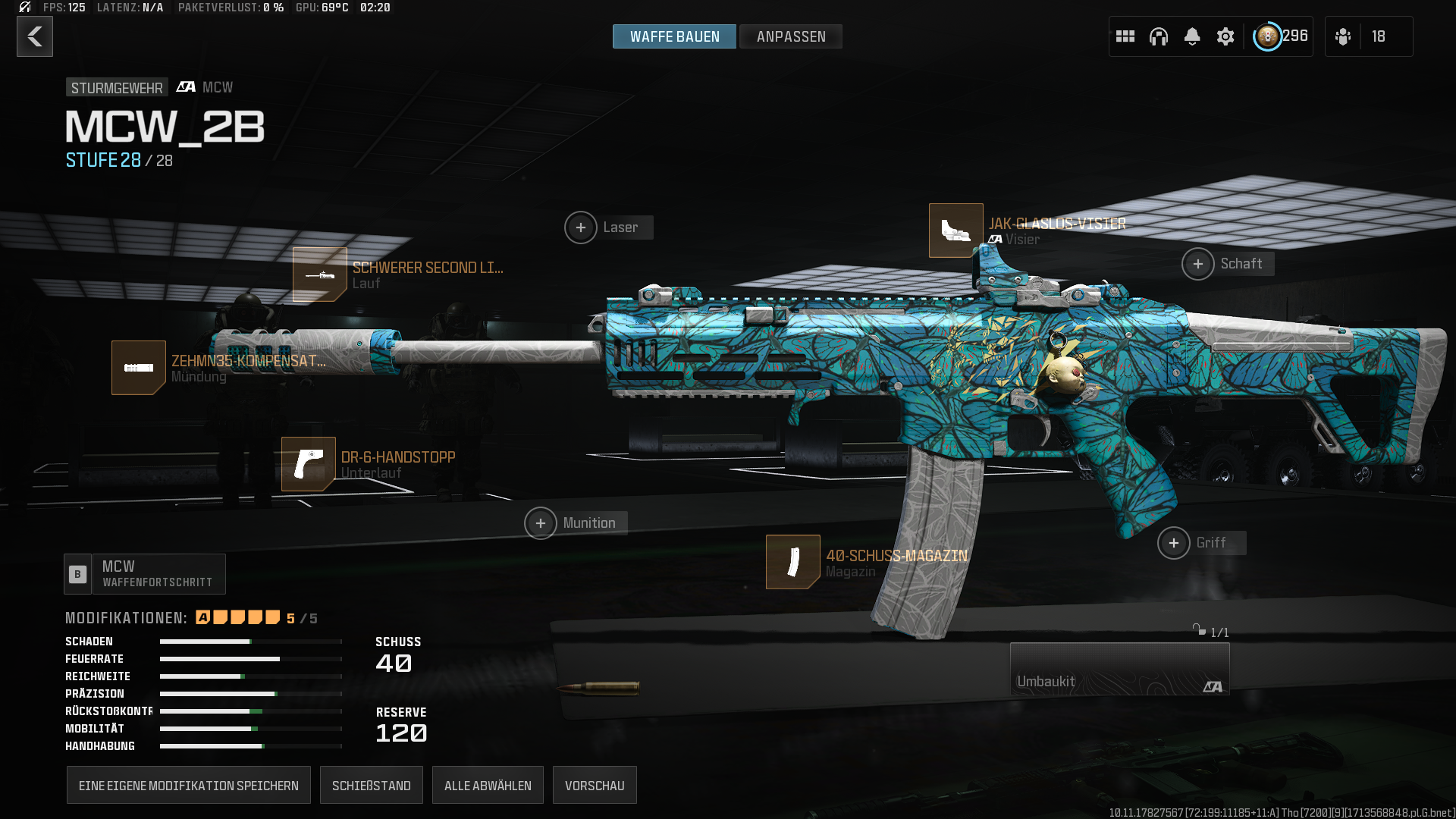Open the grid menu icon
1456x819 pixels.
pos(1125,36)
